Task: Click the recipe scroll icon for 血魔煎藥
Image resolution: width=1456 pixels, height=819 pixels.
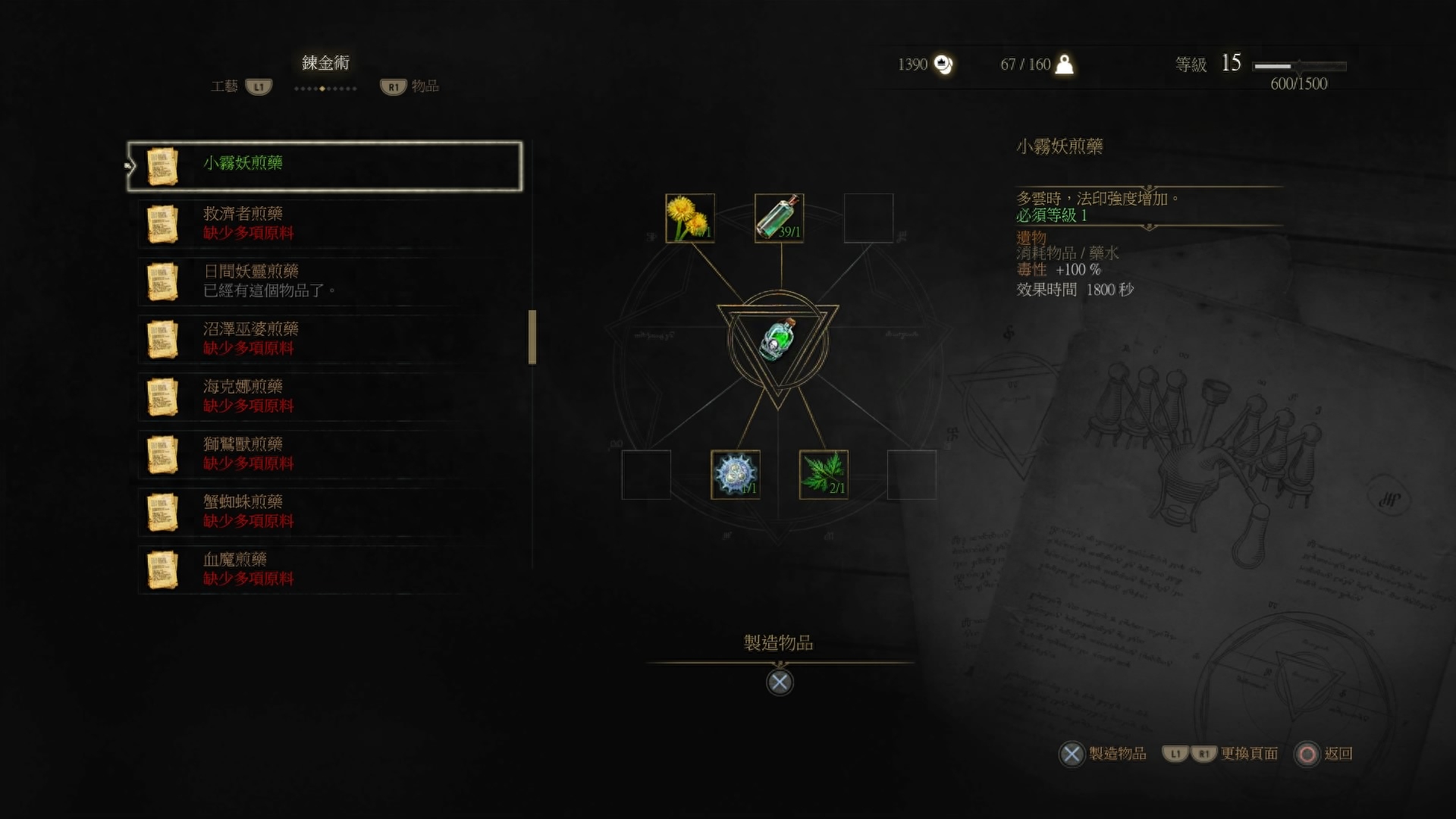Action: 162,569
